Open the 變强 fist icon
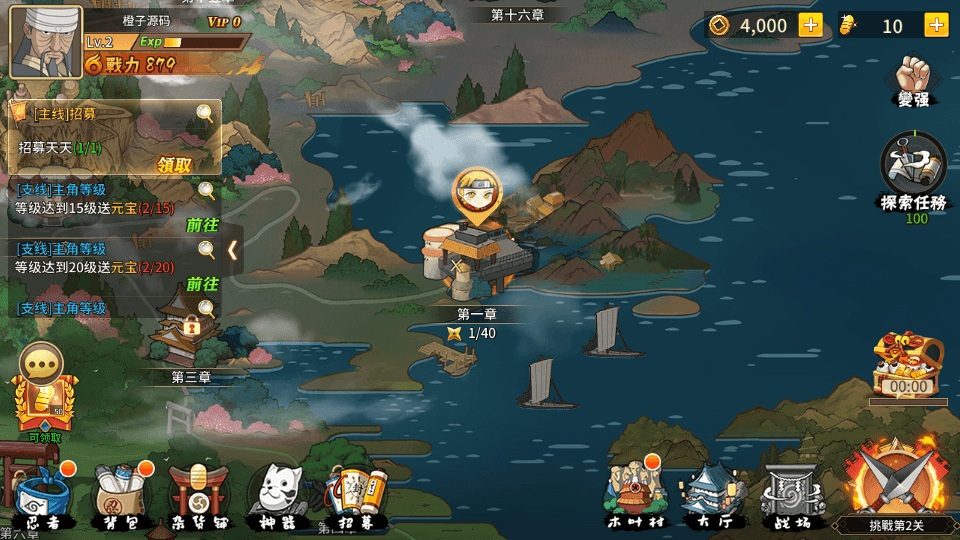This screenshot has height=540, width=960. (x=913, y=80)
